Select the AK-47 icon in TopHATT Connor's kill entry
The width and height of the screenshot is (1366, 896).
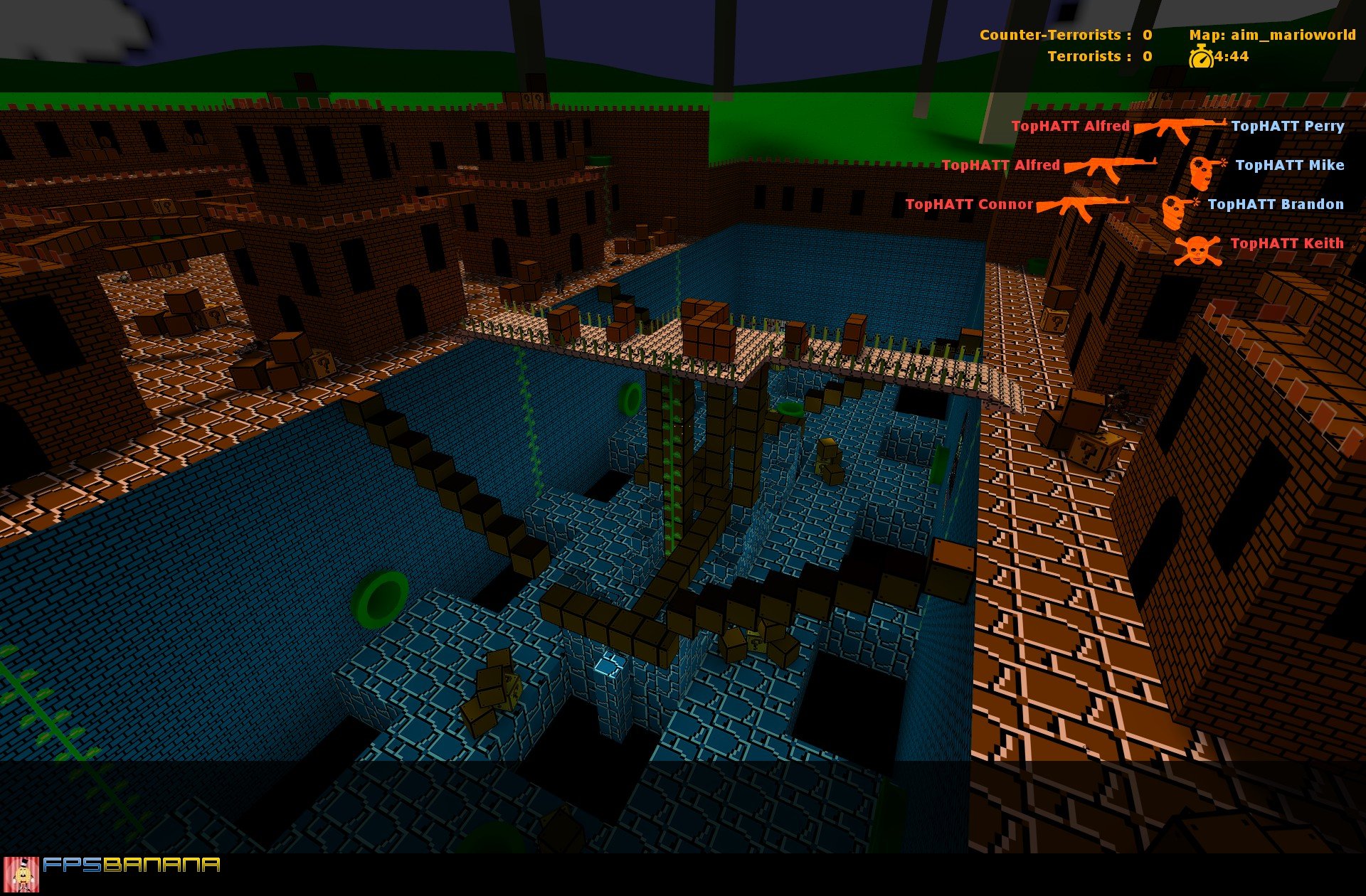tap(1083, 206)
